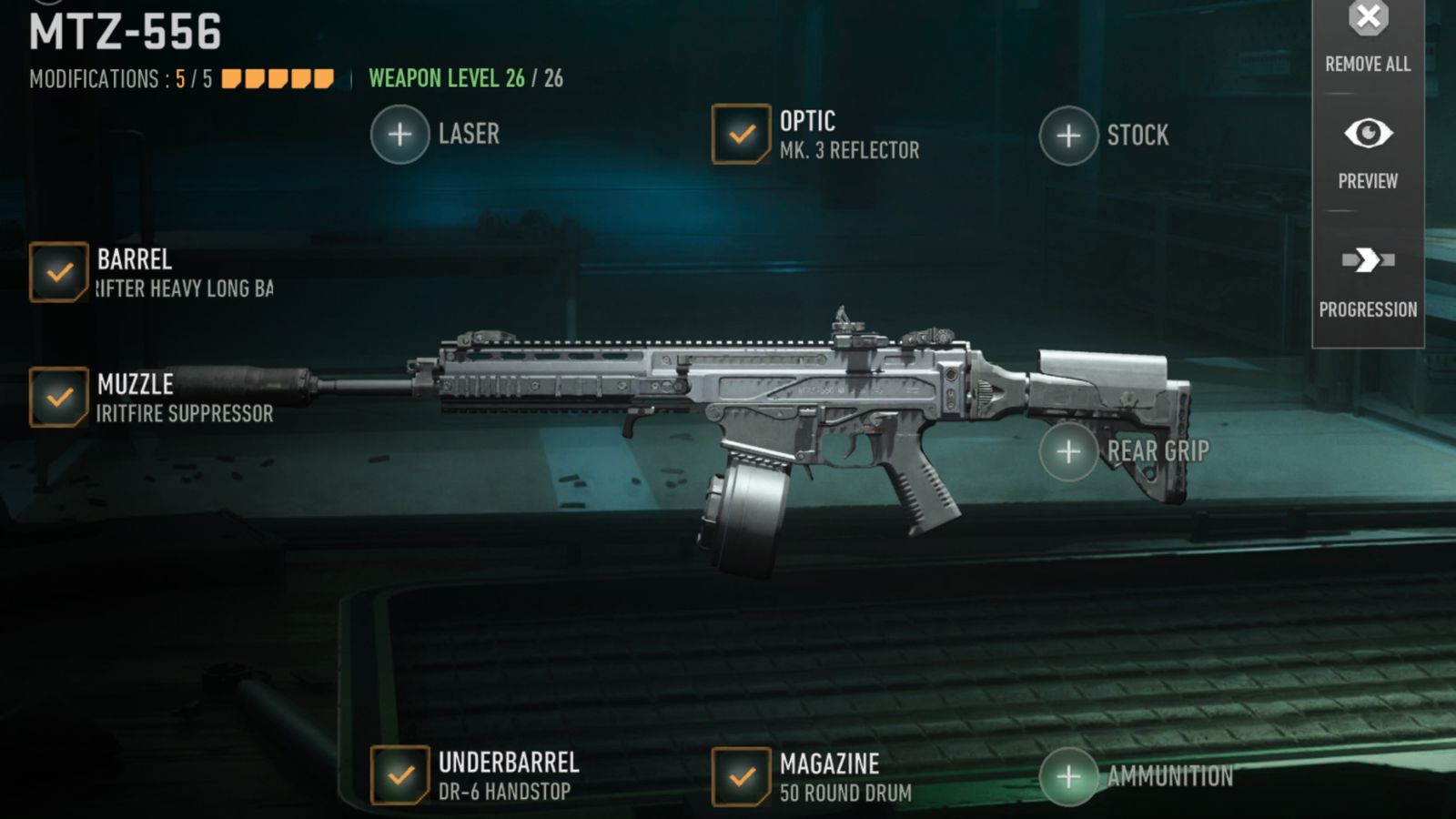Add an Ammunition attachment
The image size is (1456, 819).
pyautogui.click(x=1067, y=776)
